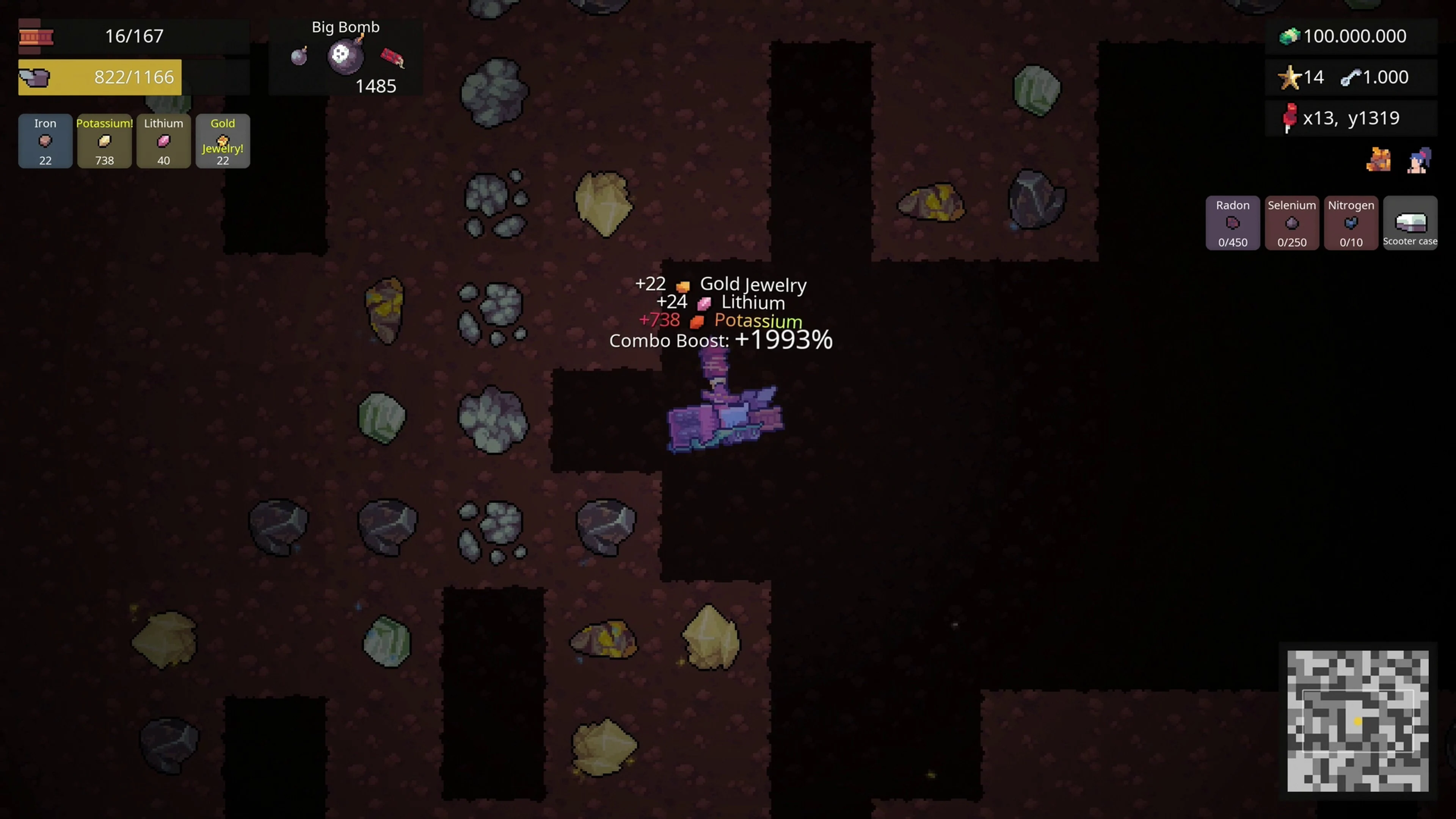Select the Selenium quest tab
Image resolution: width=1456 pixels, height=819 pixels.
click(x=1292, y=223)
